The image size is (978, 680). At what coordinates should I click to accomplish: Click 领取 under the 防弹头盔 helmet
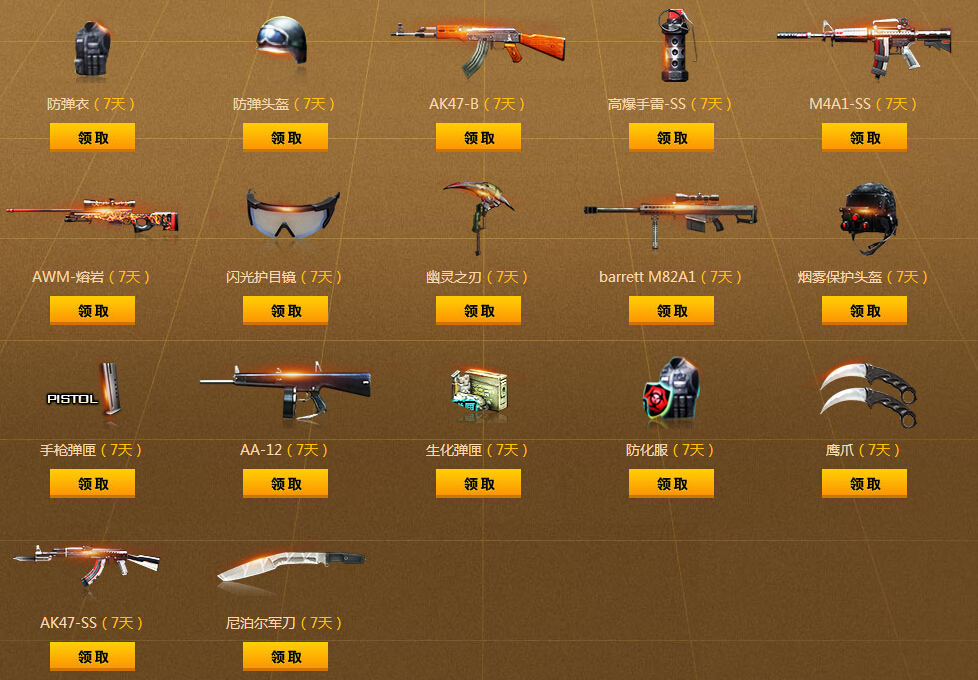[285, 138]
